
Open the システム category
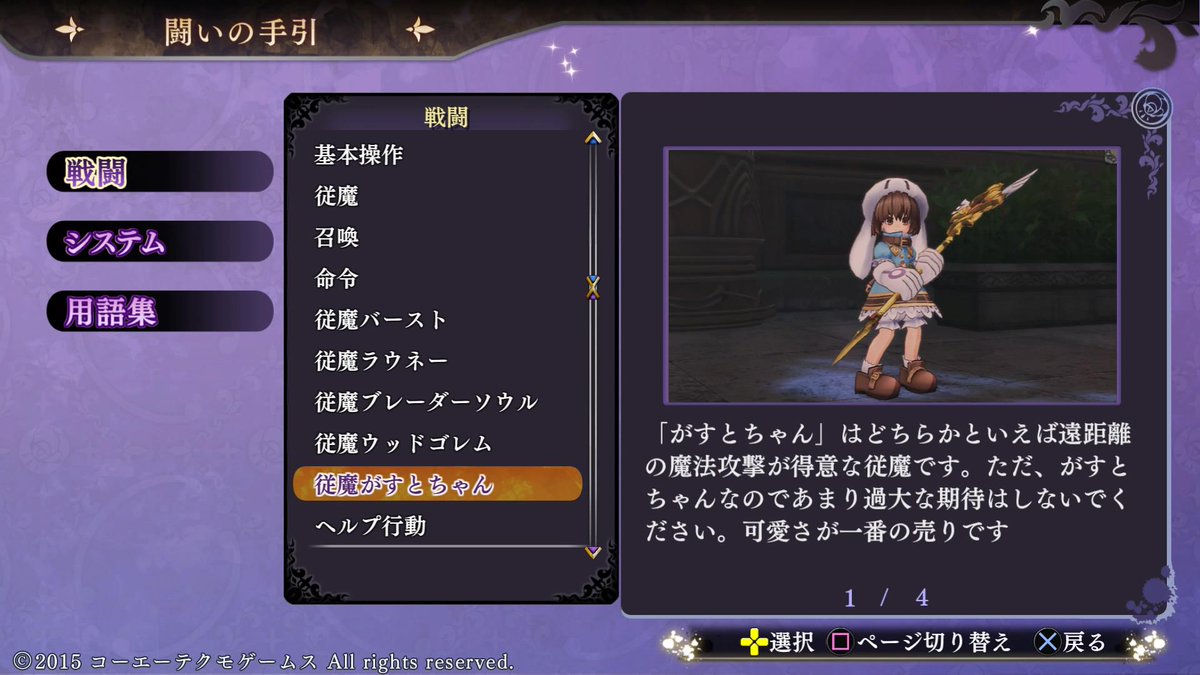(x=158, y=242)
